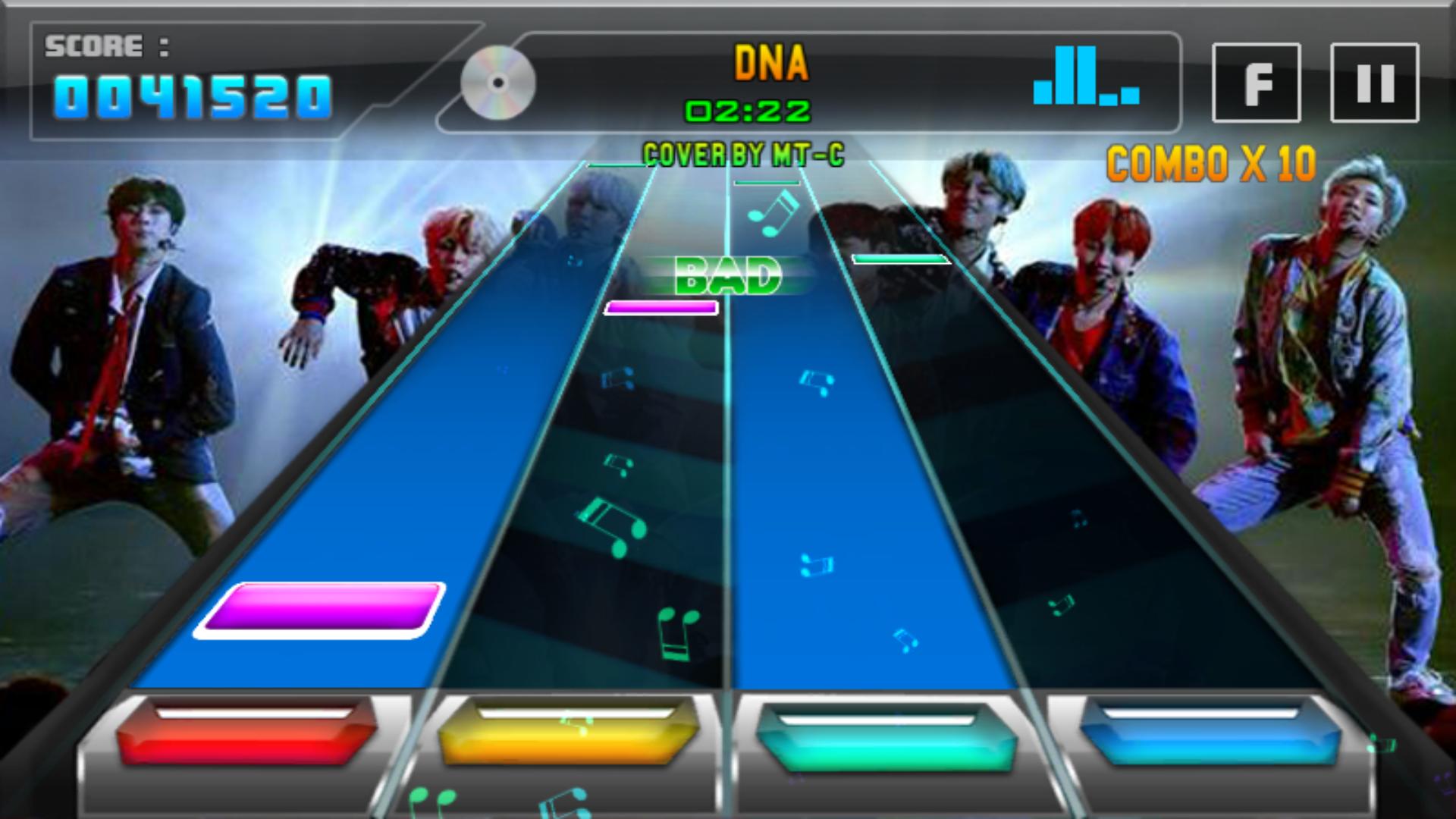
Task: Tap the teal note bar in the third lane
Action: point(898,258)
